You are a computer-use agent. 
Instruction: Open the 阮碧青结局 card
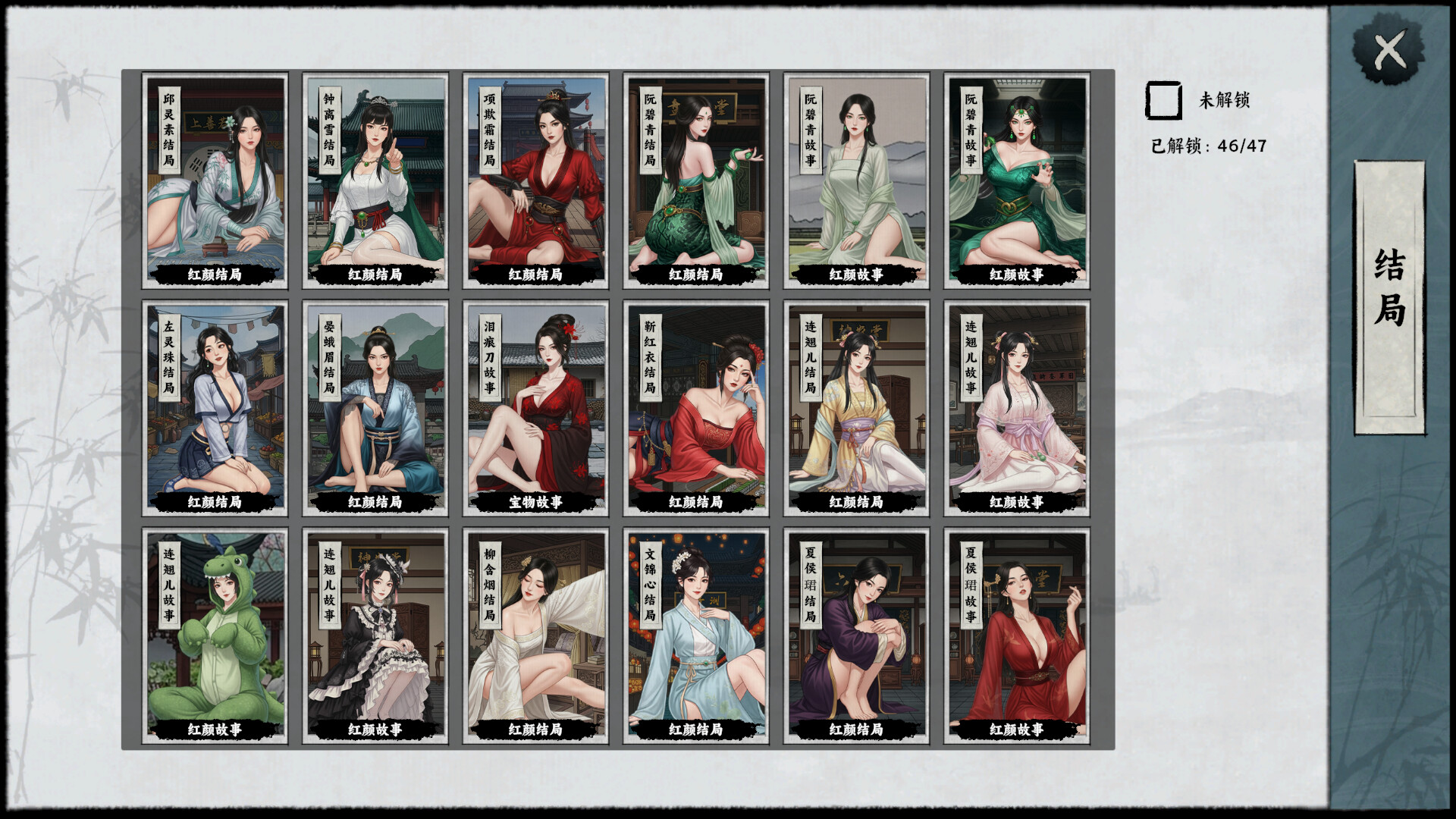coord(696,180)
